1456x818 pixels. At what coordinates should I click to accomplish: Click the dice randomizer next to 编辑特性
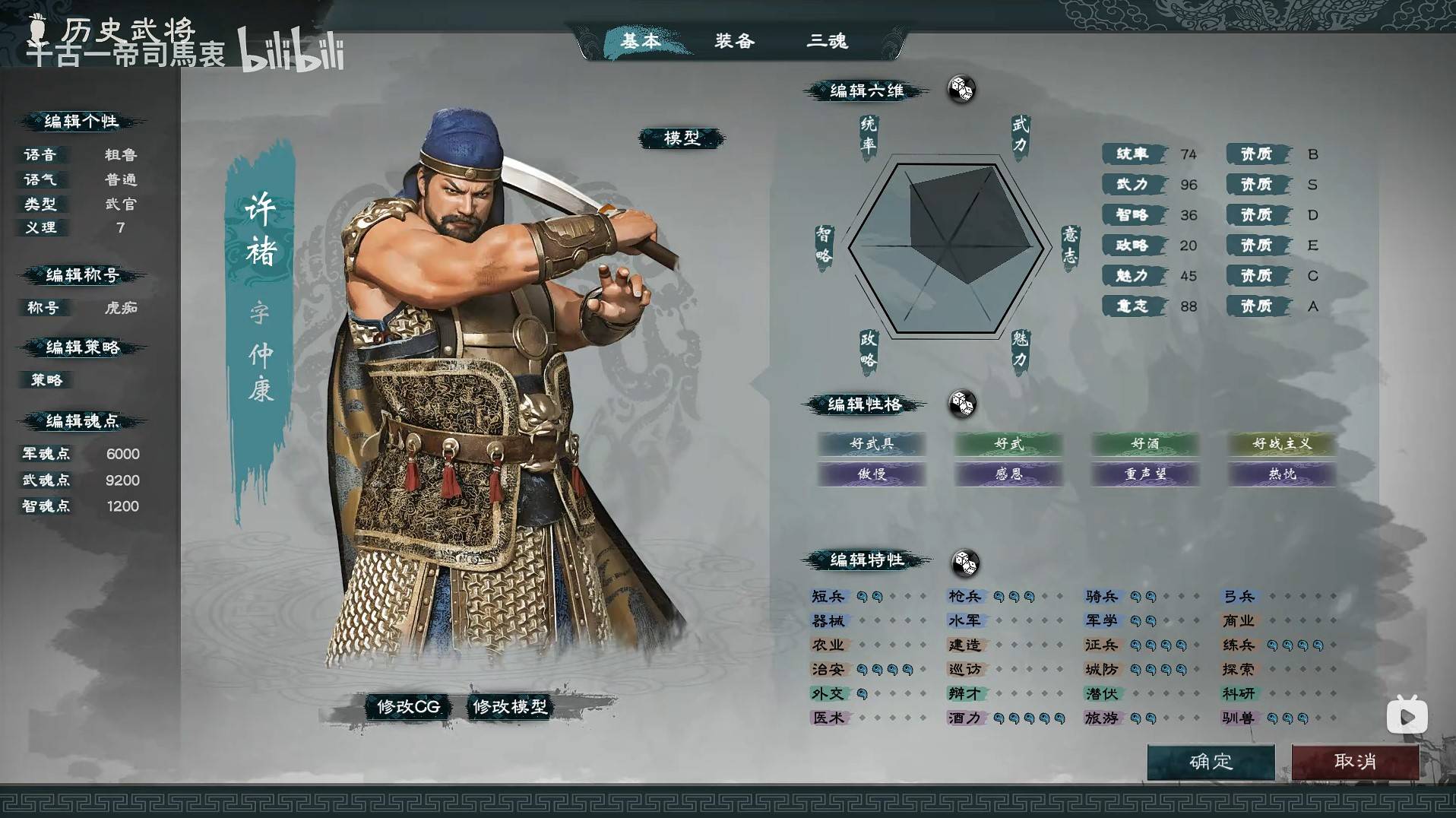[966, 563]
